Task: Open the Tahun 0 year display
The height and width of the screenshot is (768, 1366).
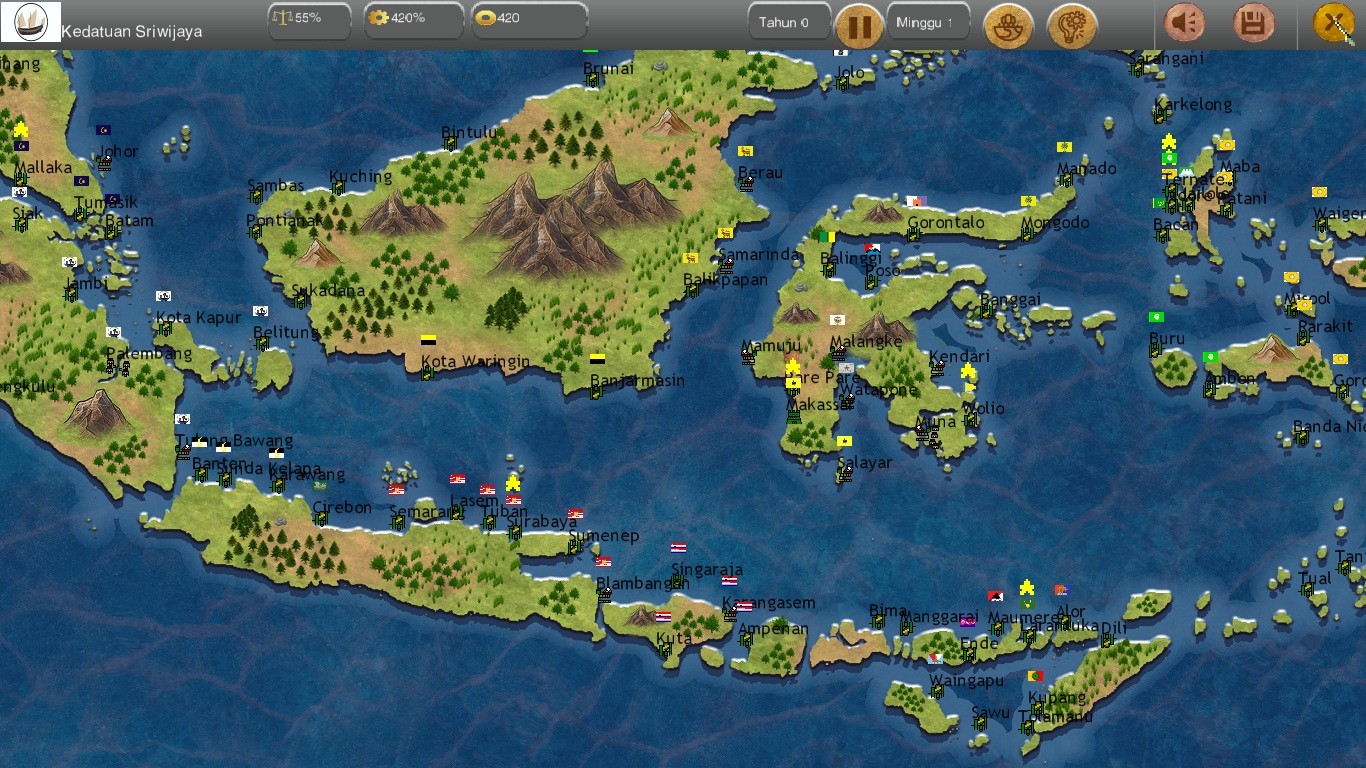Action: [789, 20]
